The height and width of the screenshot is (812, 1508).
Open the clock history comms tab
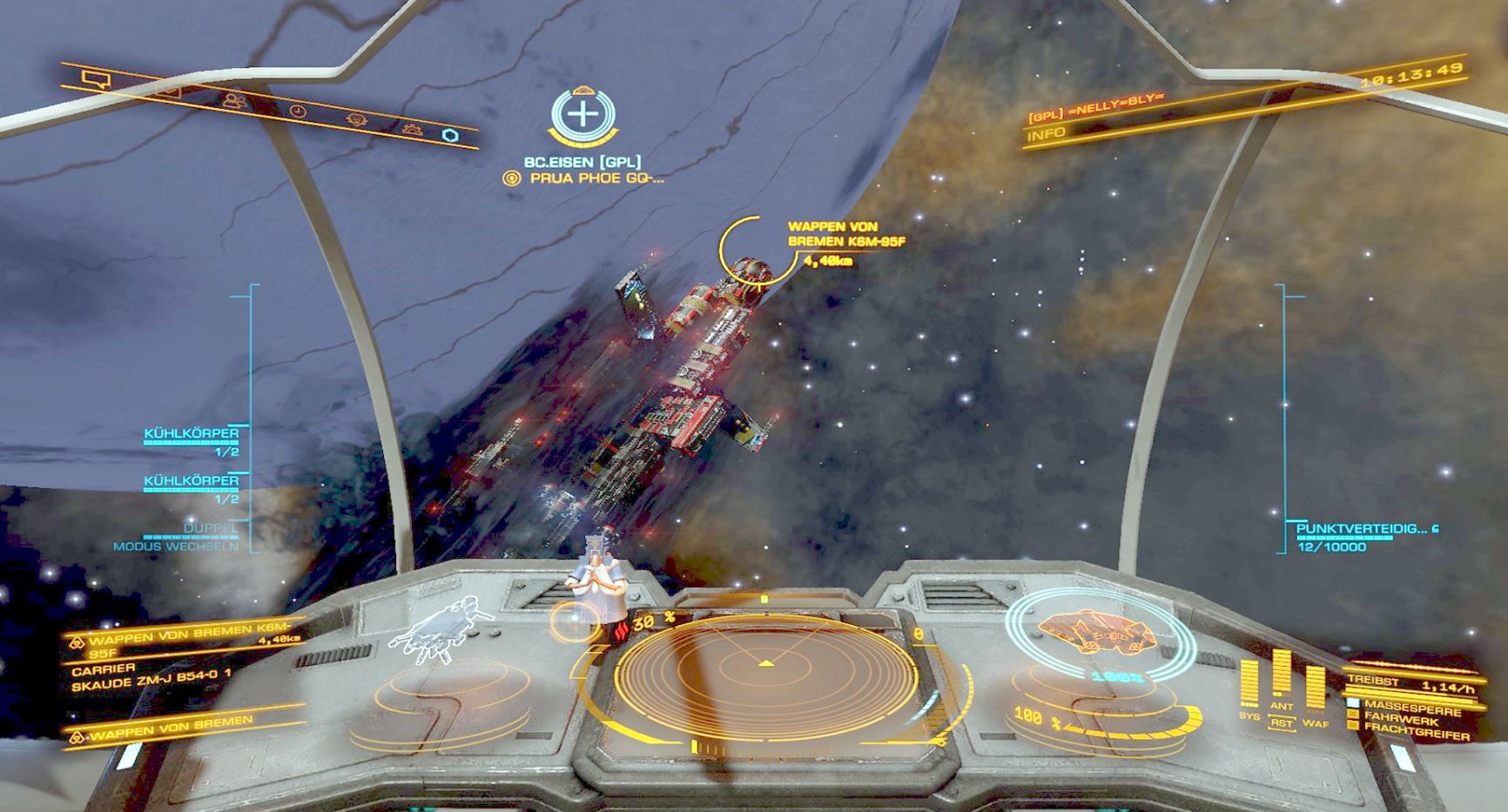(298, 111)
